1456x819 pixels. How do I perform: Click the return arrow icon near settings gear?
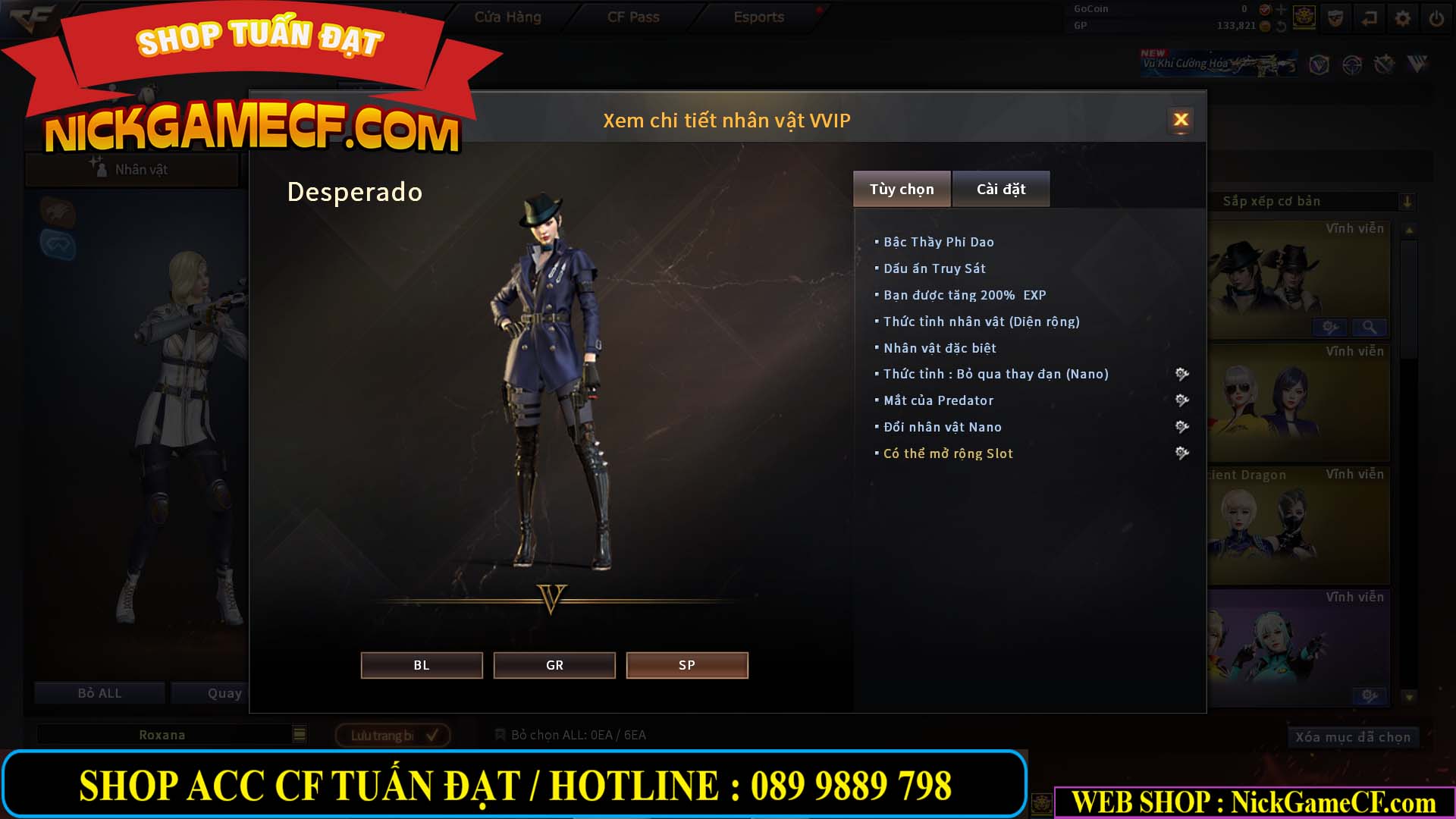tap(1368, 16)
